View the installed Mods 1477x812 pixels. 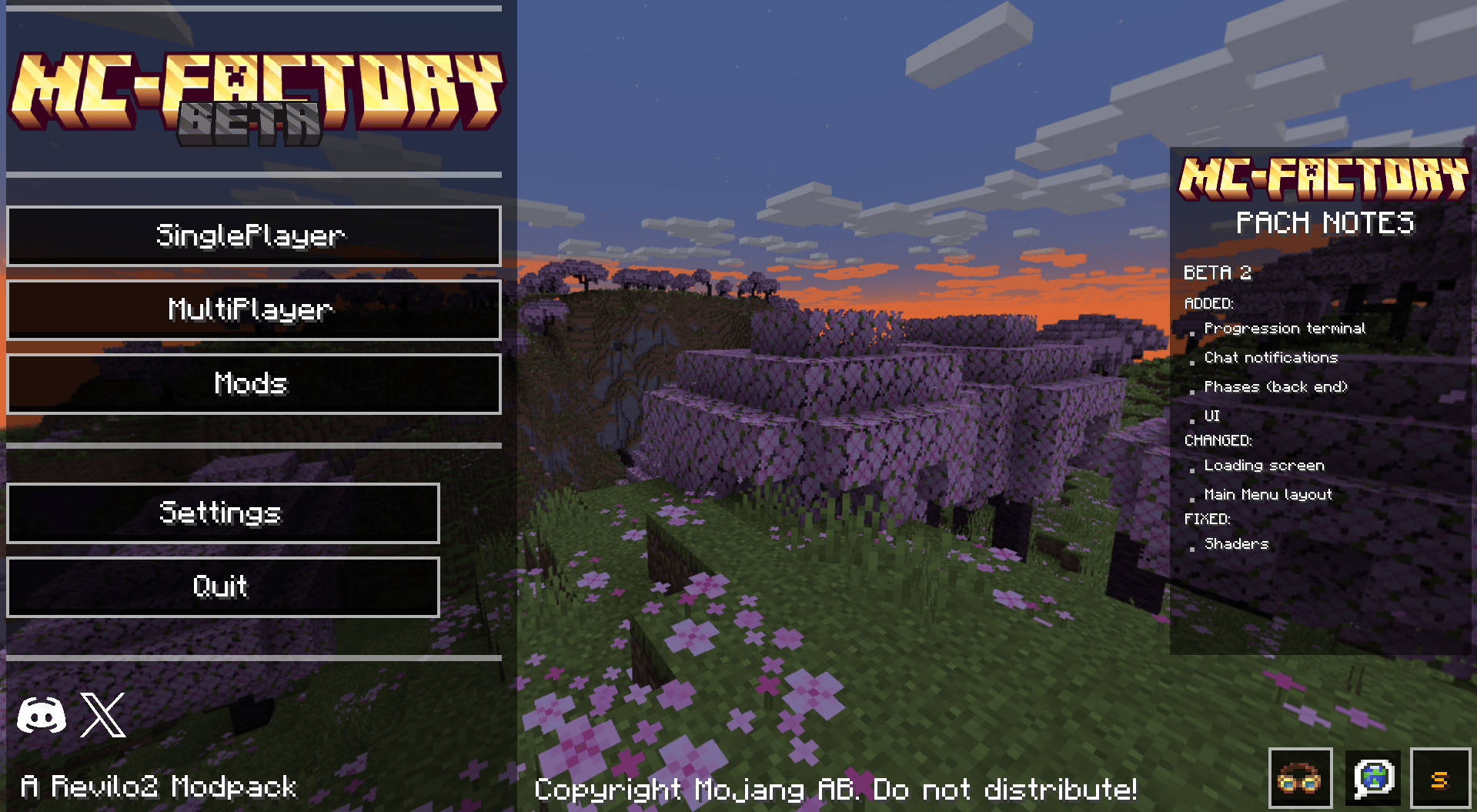click(x=252, y=383)
